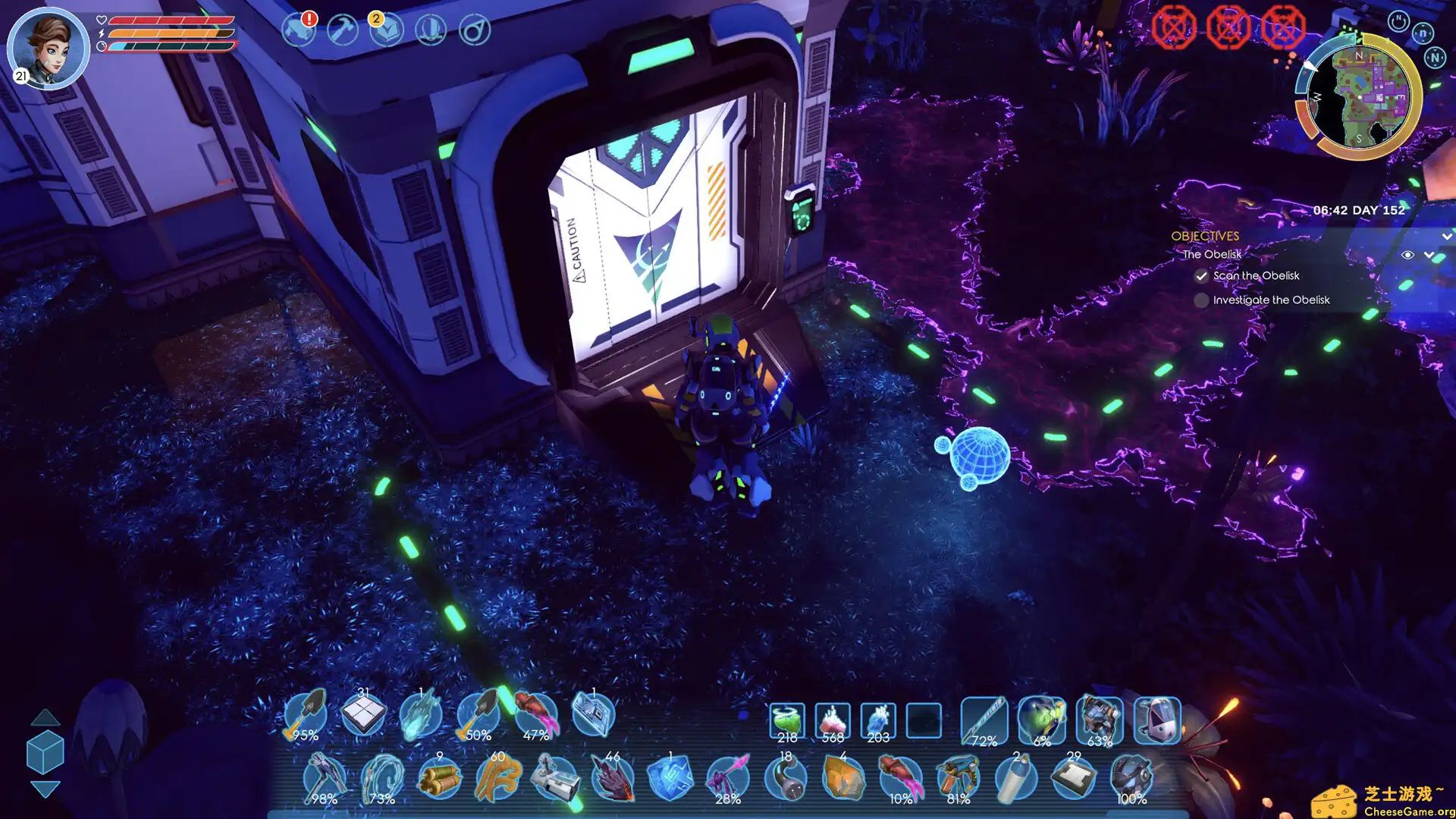Image resolution: width=1456 pixels, height=819 pixels.
Task: Open the hammer build menu
Action: [343, 30]
